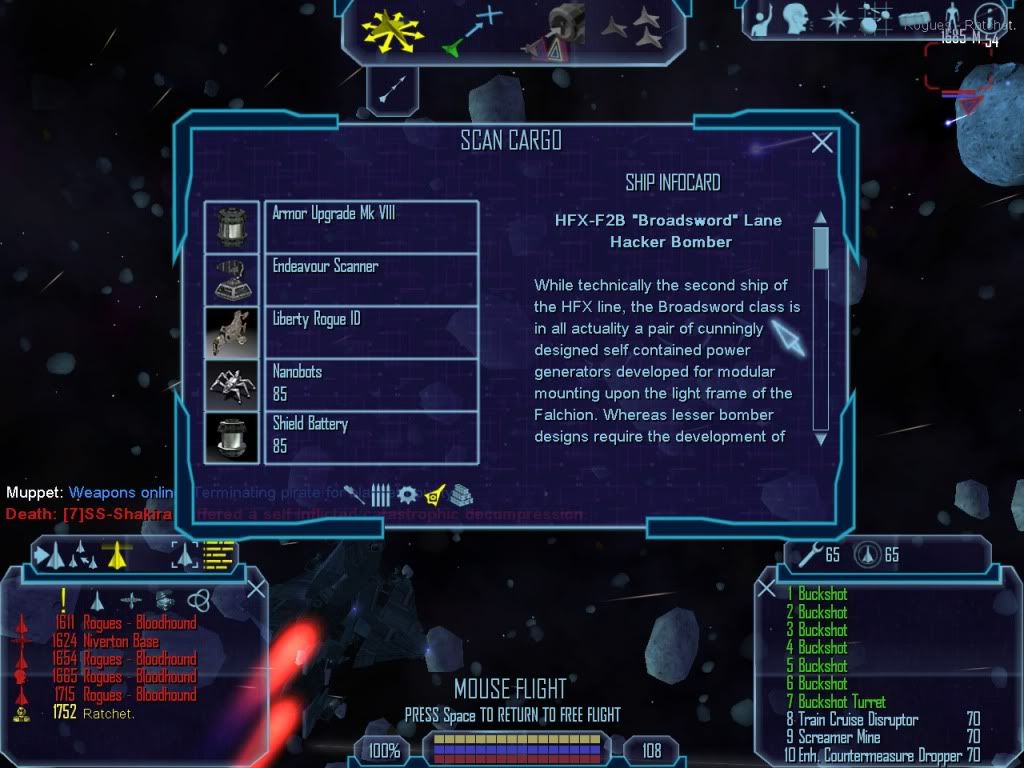The height and width of the screenshot is (768, 1024).
Task: Select the Endeavour Scanner cargo entry
Action: click(371, 279)
